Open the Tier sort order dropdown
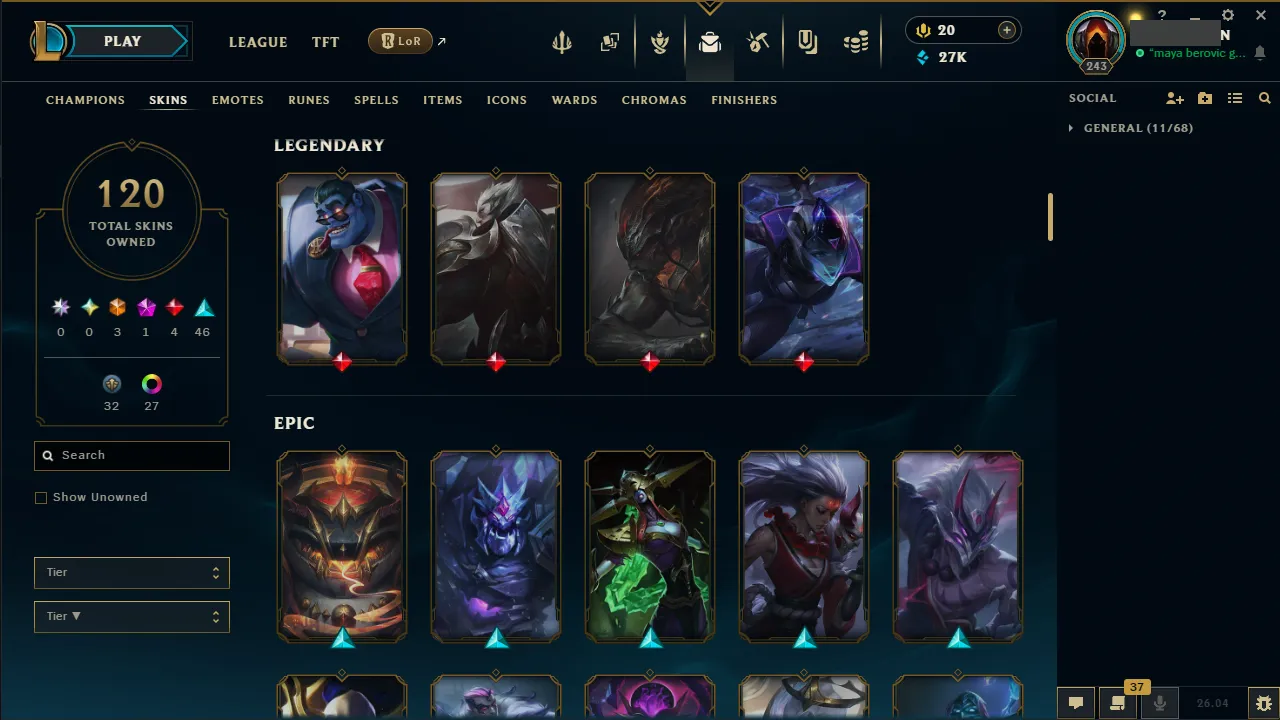 [131, 616]
